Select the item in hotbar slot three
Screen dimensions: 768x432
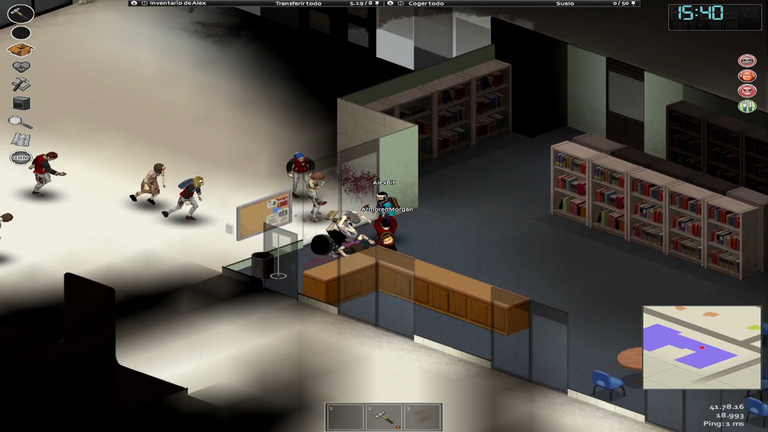pos(422,416)
